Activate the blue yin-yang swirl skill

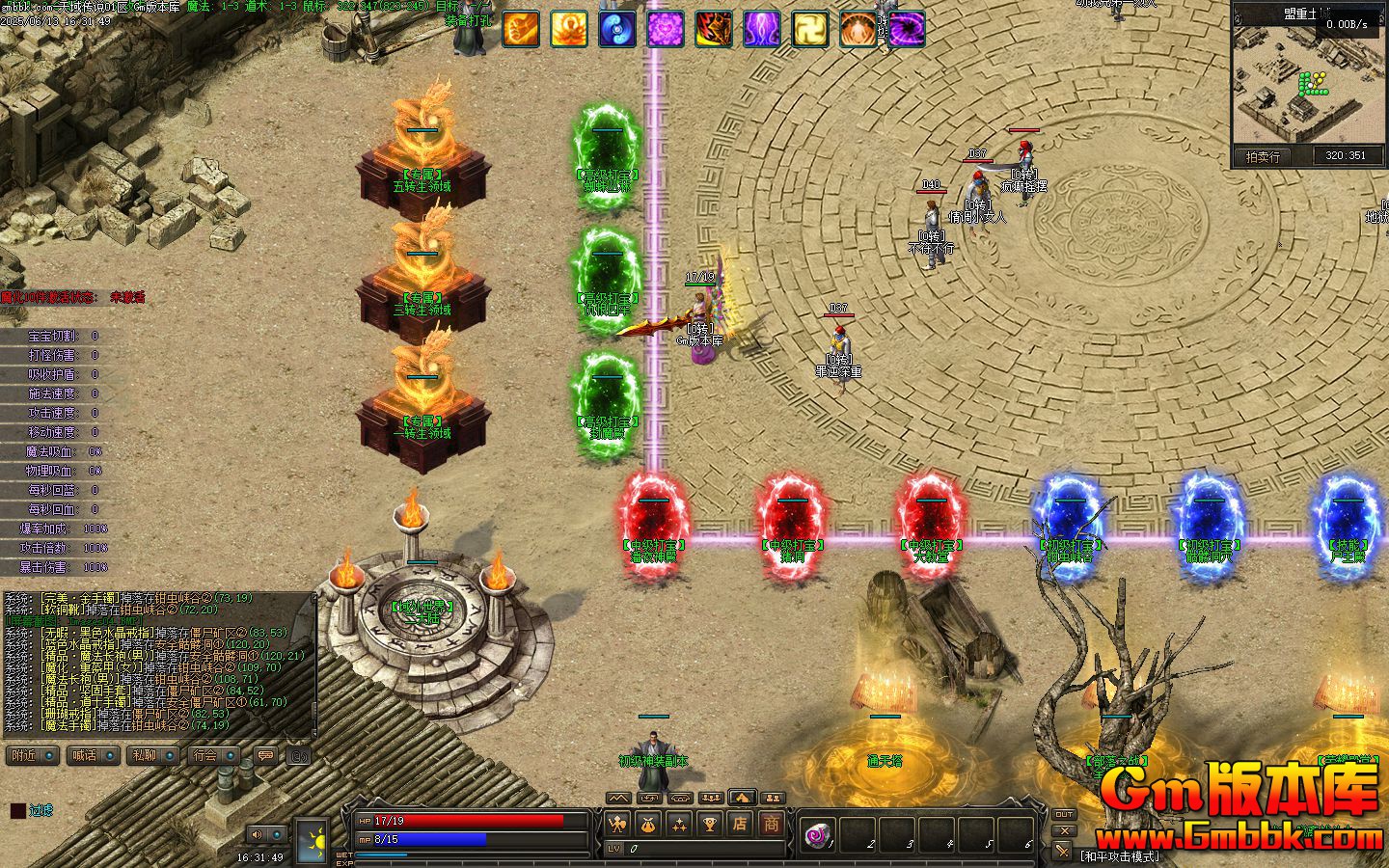point(617,29)
